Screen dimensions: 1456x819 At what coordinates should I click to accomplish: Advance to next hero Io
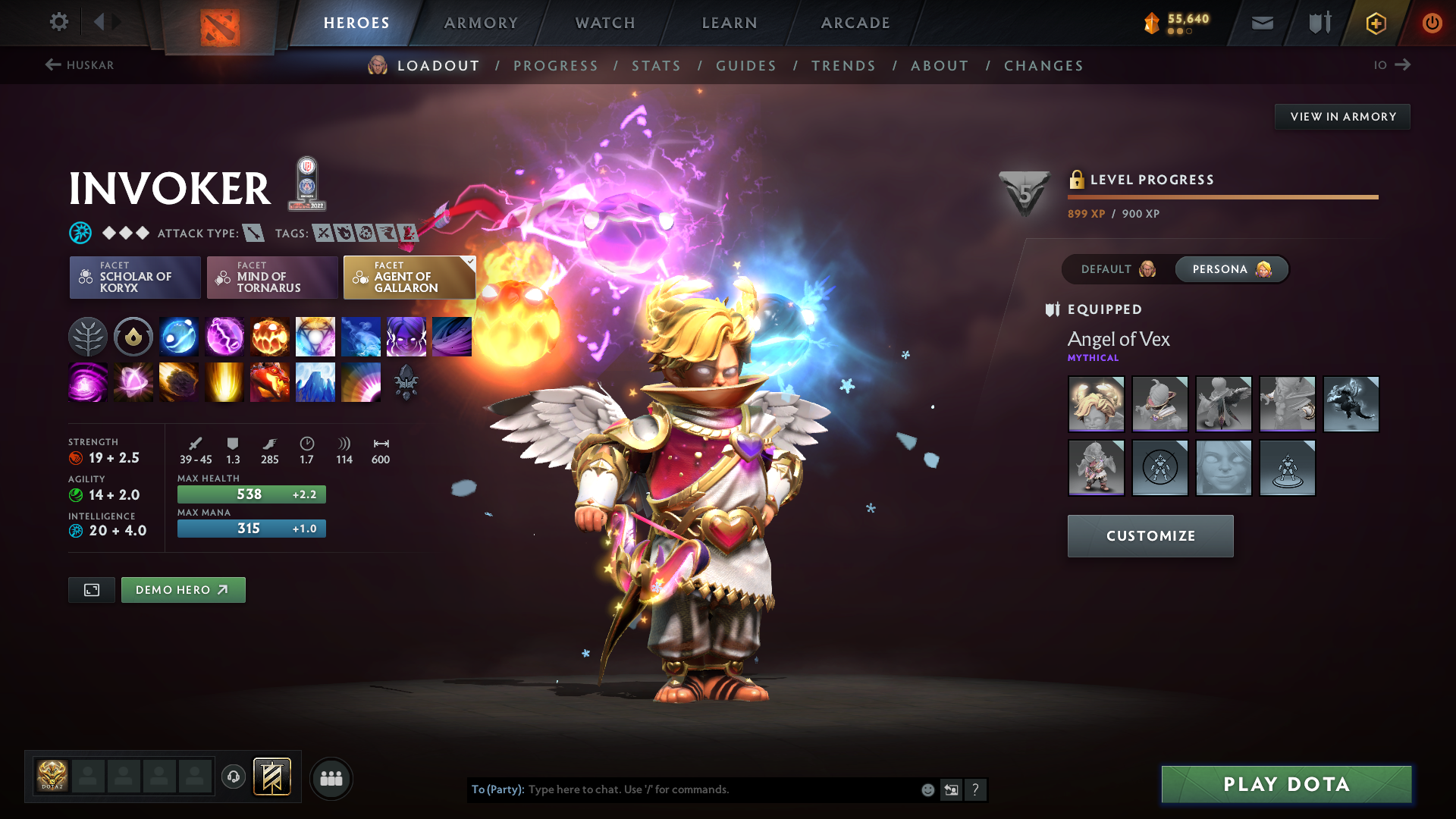click(1392, 65)
